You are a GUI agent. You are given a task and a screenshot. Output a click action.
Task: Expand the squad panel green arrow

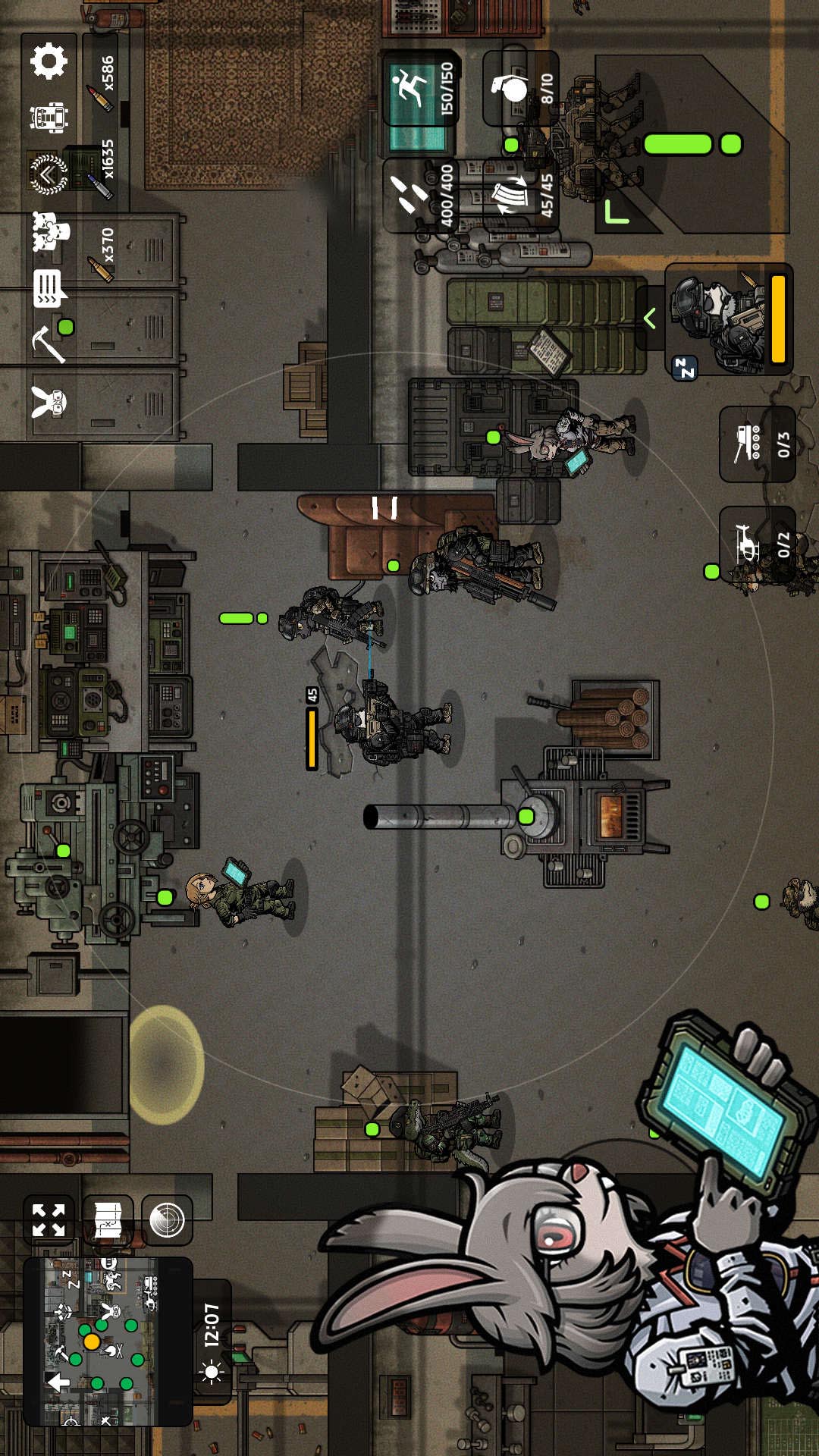[x=649, y=319]
